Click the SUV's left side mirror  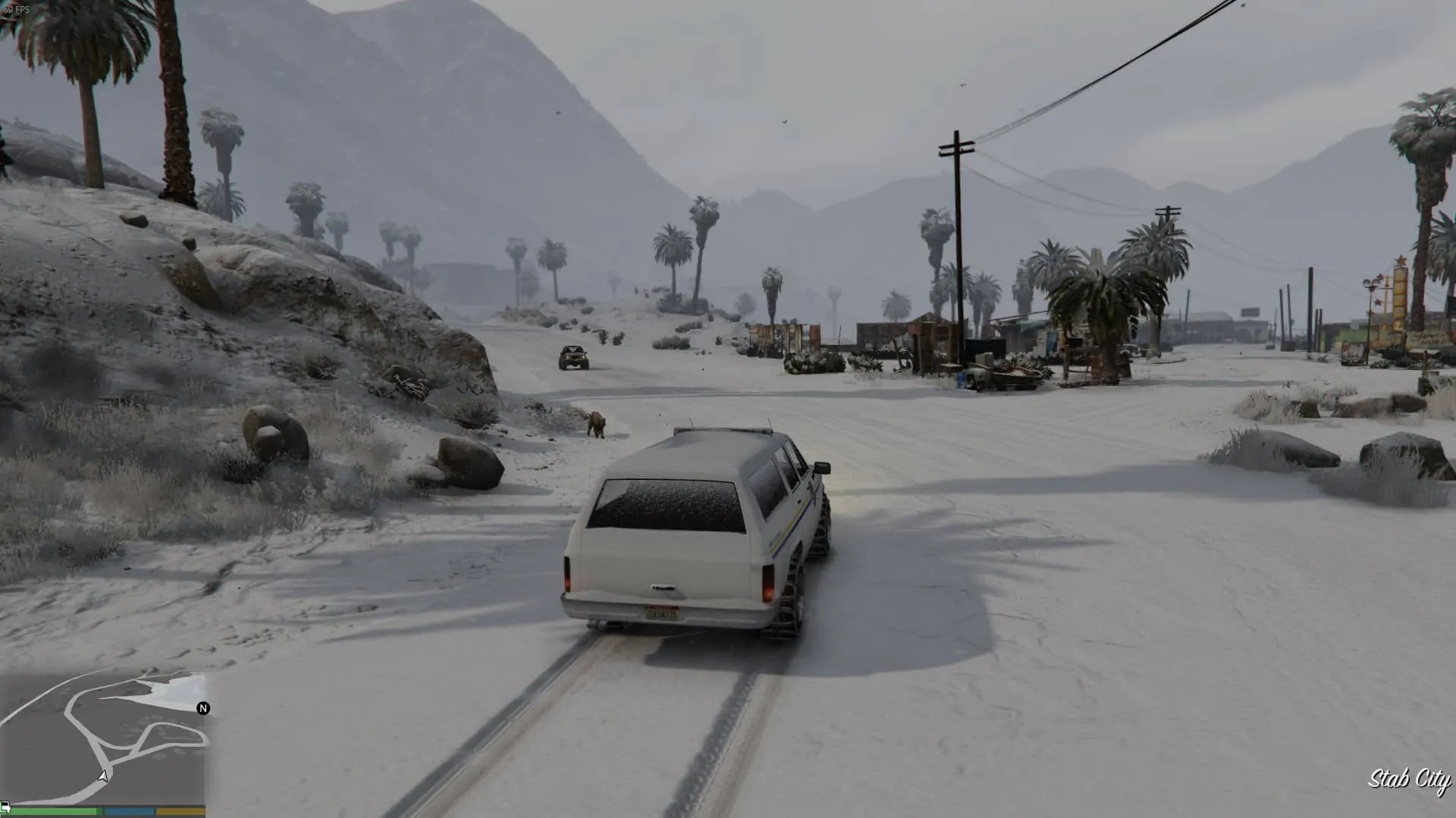point(821,467)
